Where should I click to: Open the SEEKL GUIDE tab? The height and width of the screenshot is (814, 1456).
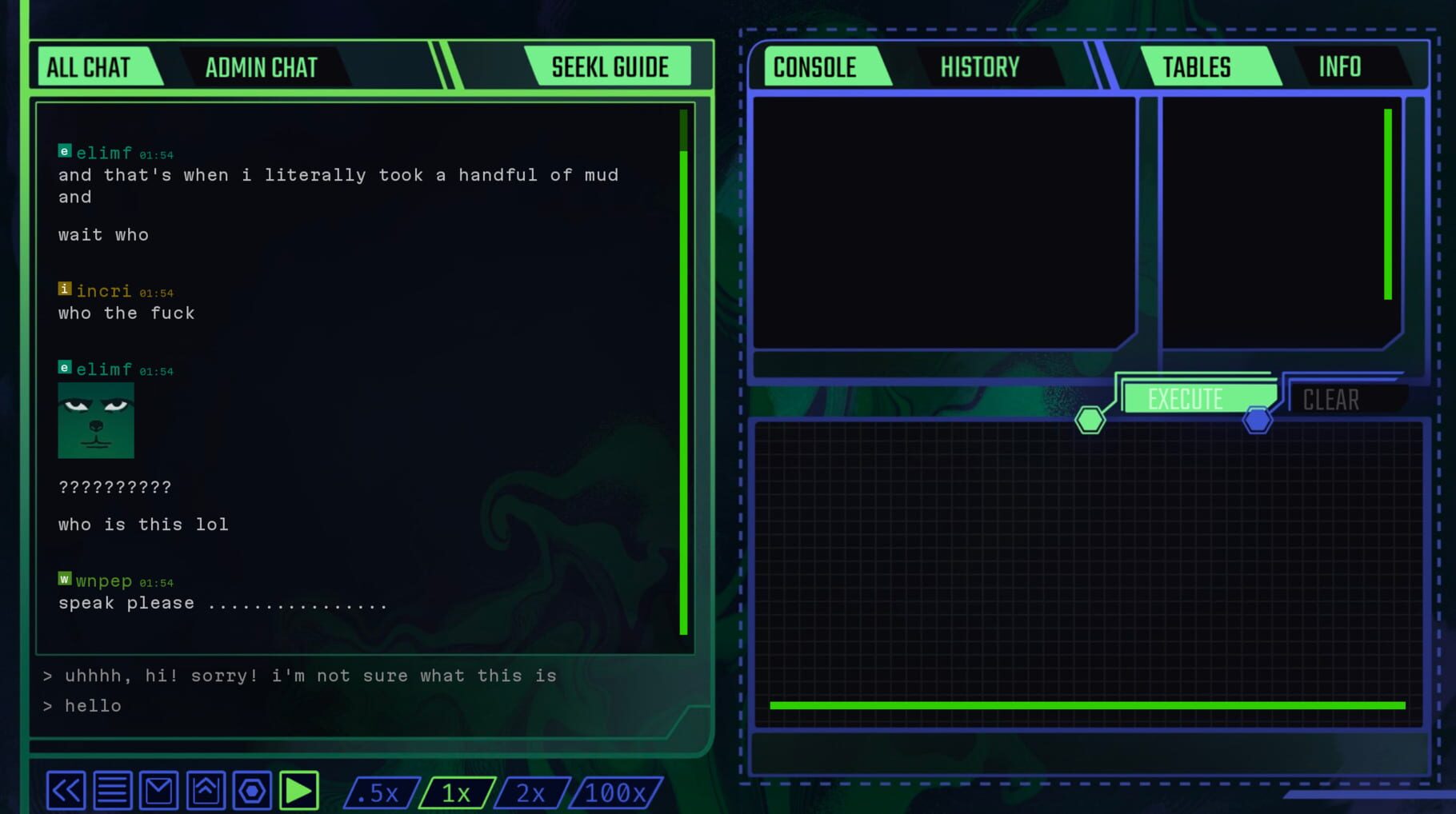click(610, 67)
